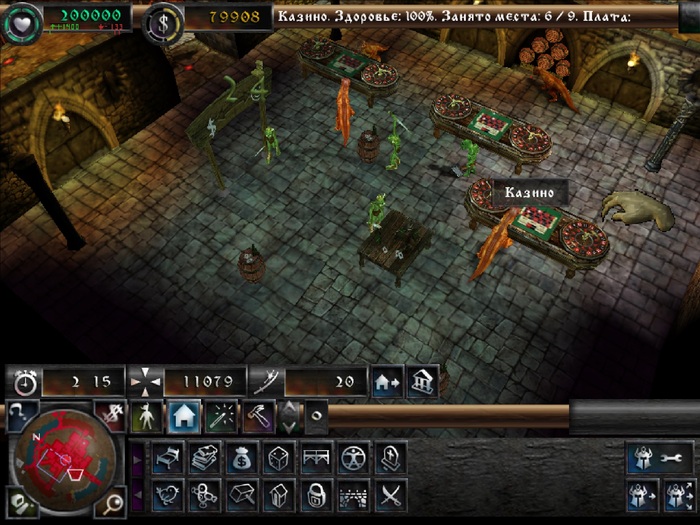Image resolution: width=700 pixels, height=525 pixels.
Task: Click the sell room button with house arrow
Action: point(387,381)
